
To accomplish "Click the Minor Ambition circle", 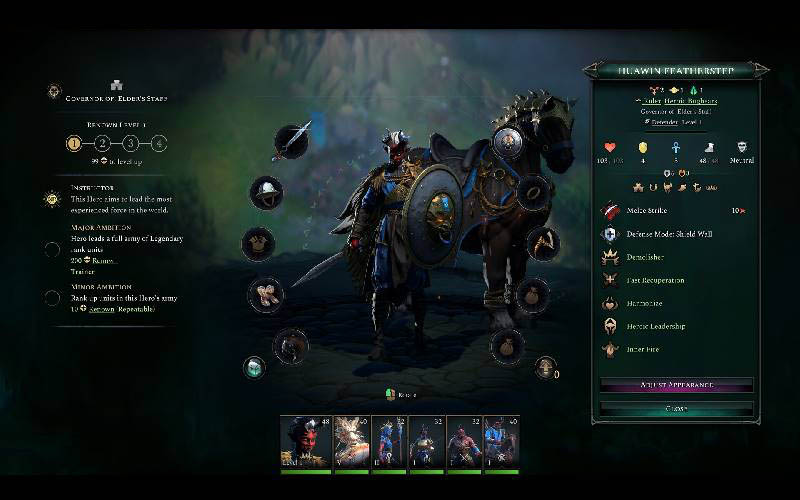I will [52, 297].
